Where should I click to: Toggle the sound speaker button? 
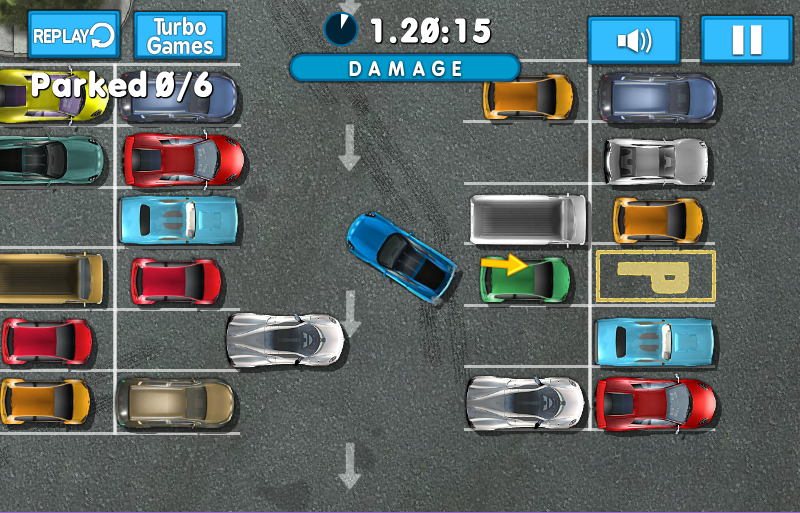tap(634, 41)
